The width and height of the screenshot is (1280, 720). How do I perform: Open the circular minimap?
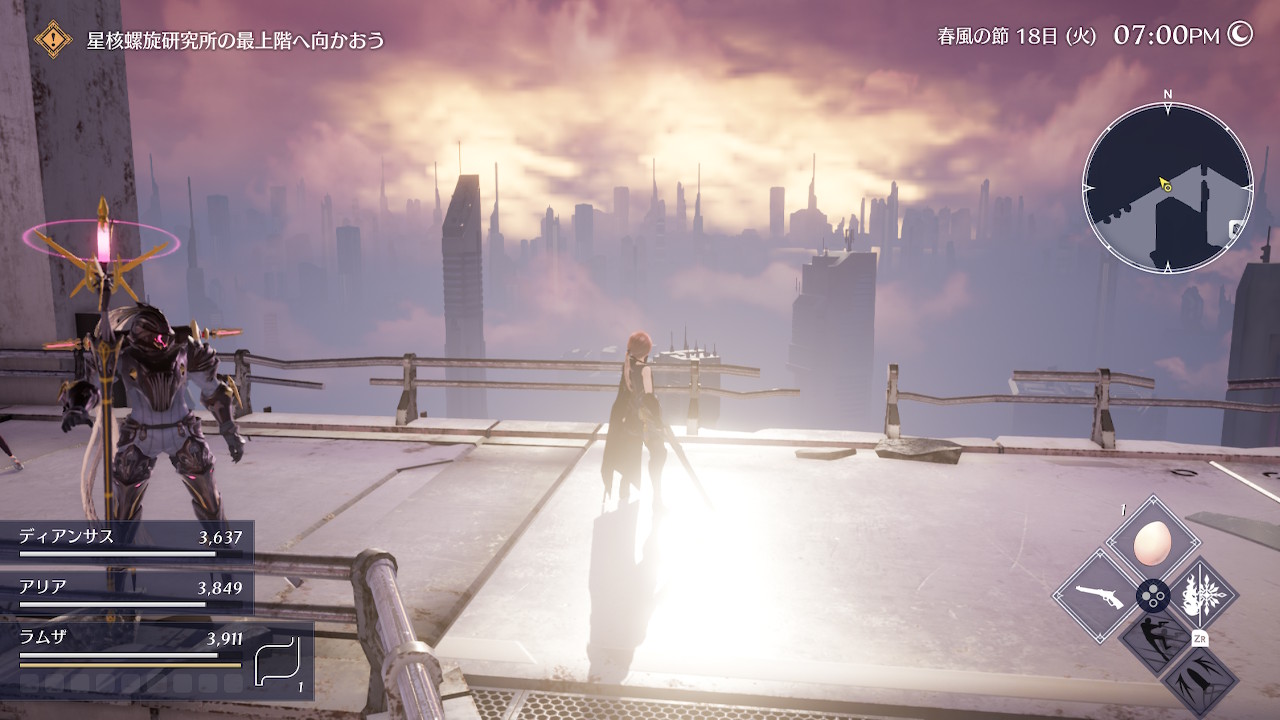tap(1167, 188)
